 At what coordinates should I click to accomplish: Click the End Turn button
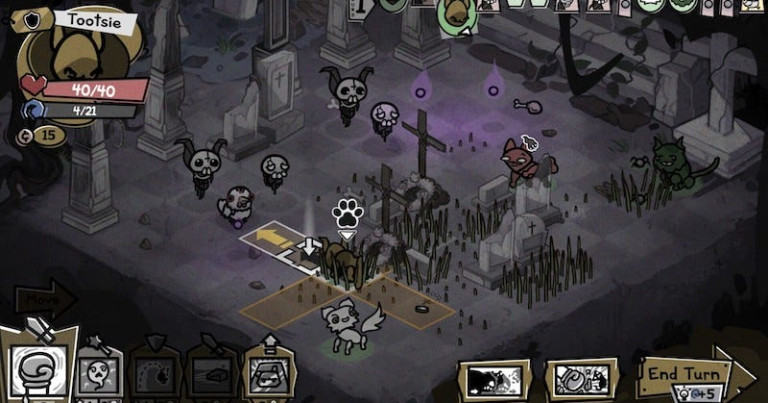pos(686,374)
